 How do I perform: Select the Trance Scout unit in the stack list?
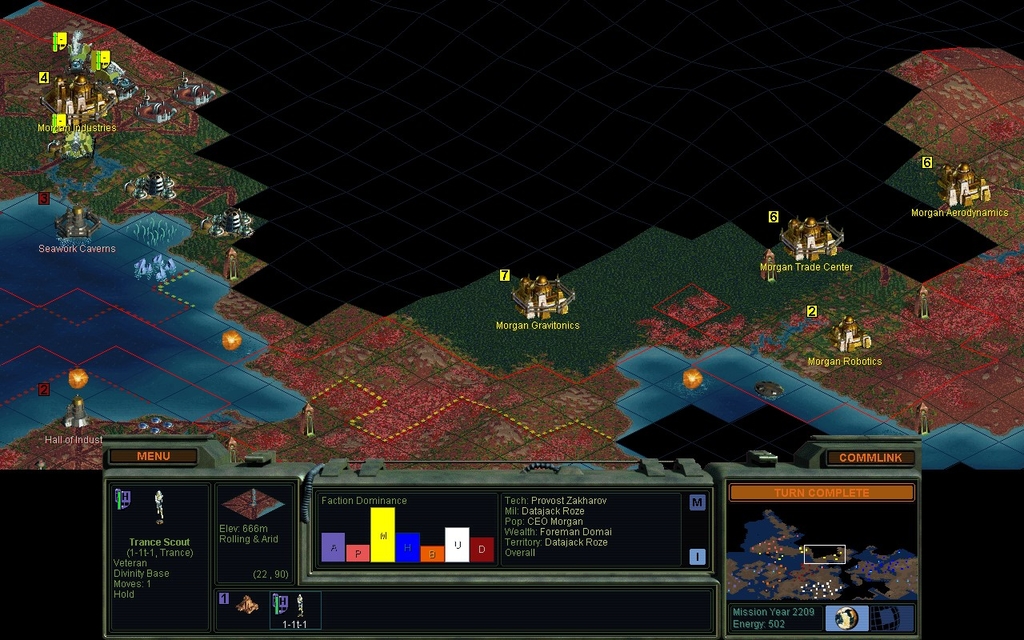click(297, 608)
